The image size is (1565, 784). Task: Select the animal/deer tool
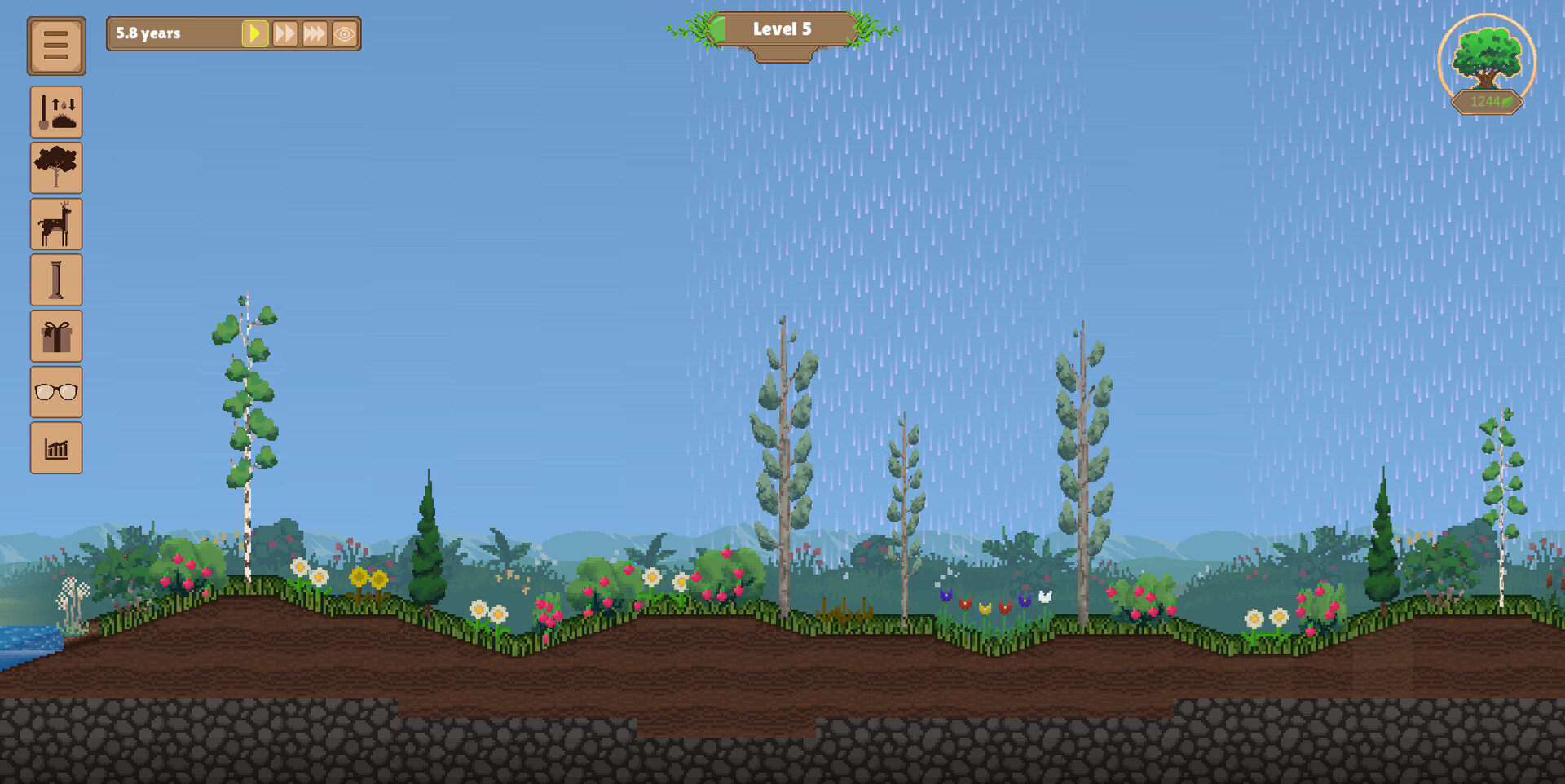coord(56,223)
